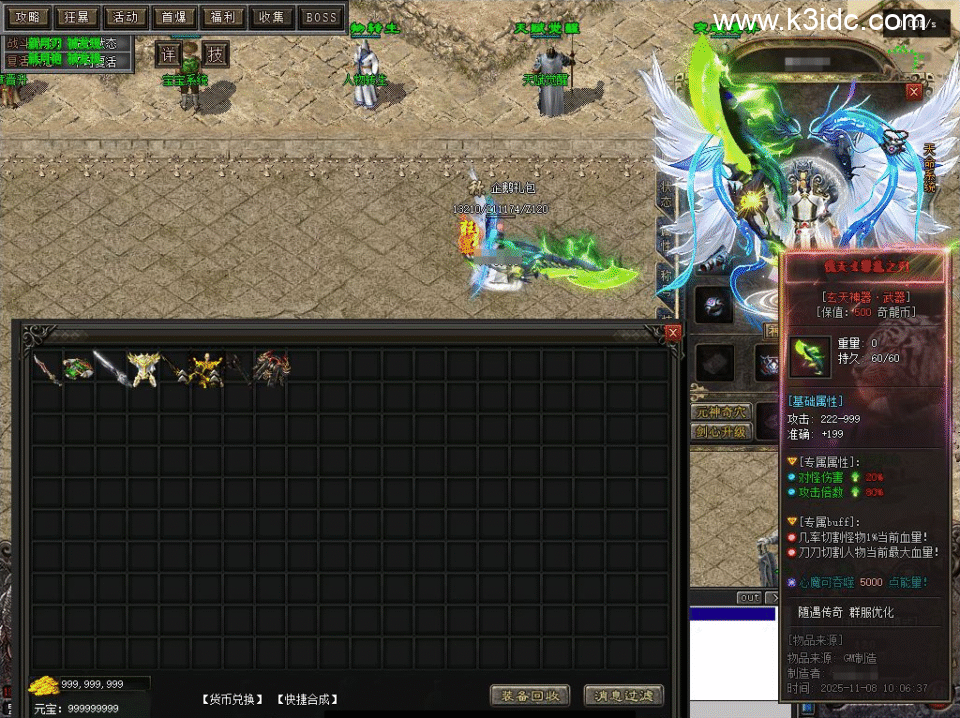This screenshot has width=960, height=718.
Task: Close the inventory bag window
Action: [673, 332]
